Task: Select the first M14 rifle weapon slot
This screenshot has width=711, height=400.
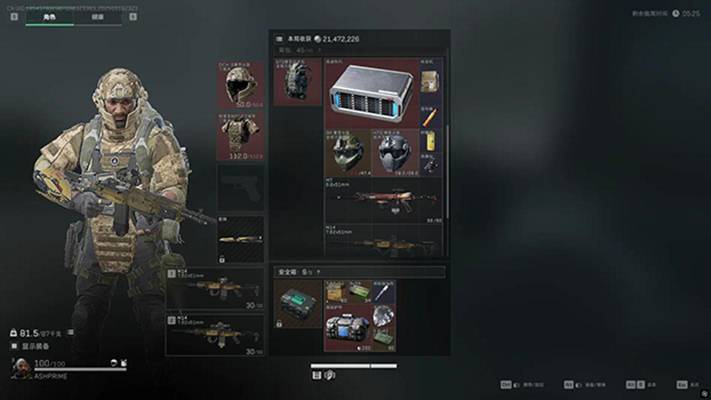Action: [215, 288]
